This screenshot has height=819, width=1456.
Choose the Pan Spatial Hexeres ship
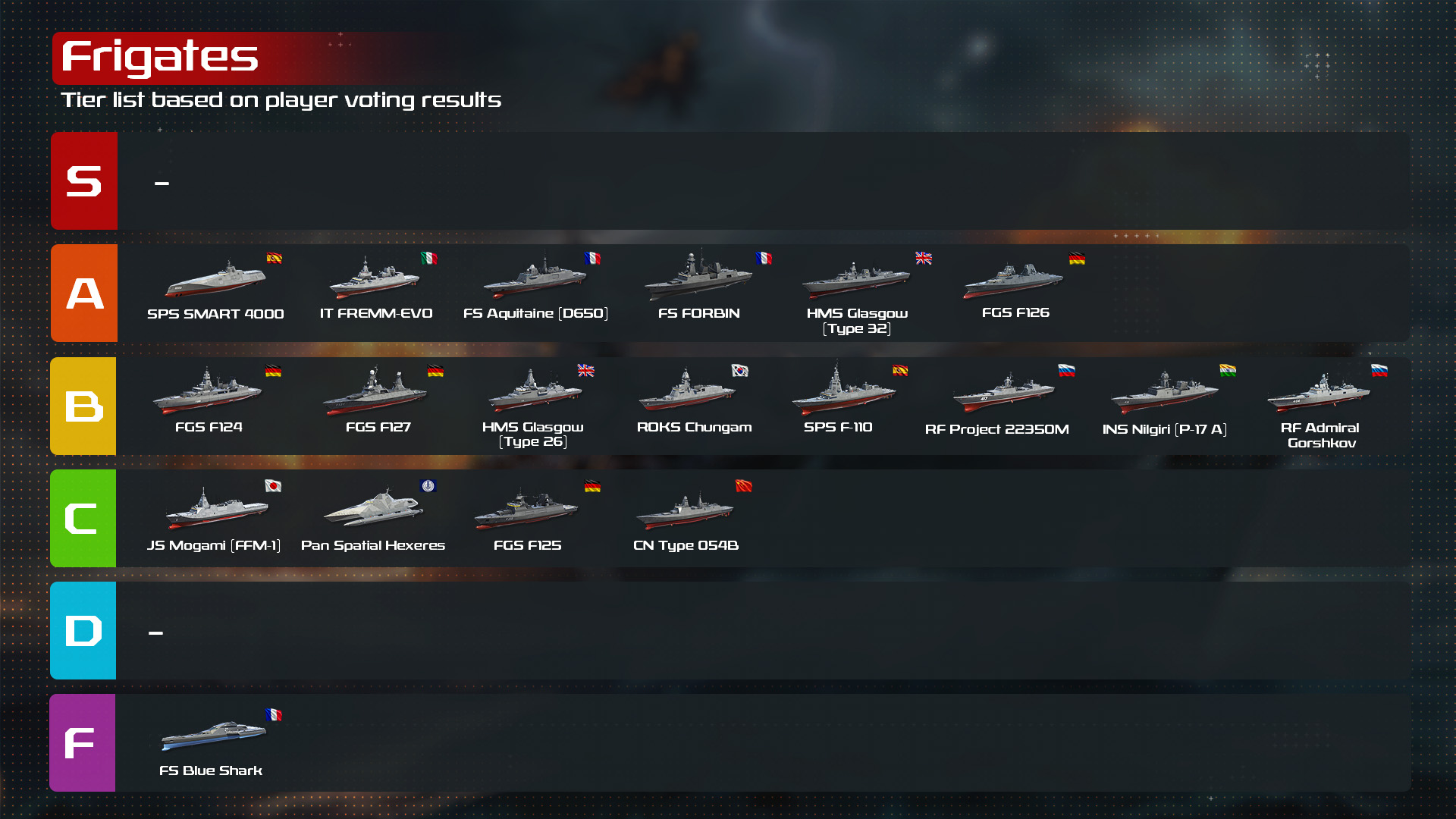pyautogui.click(x=373, y=510)
